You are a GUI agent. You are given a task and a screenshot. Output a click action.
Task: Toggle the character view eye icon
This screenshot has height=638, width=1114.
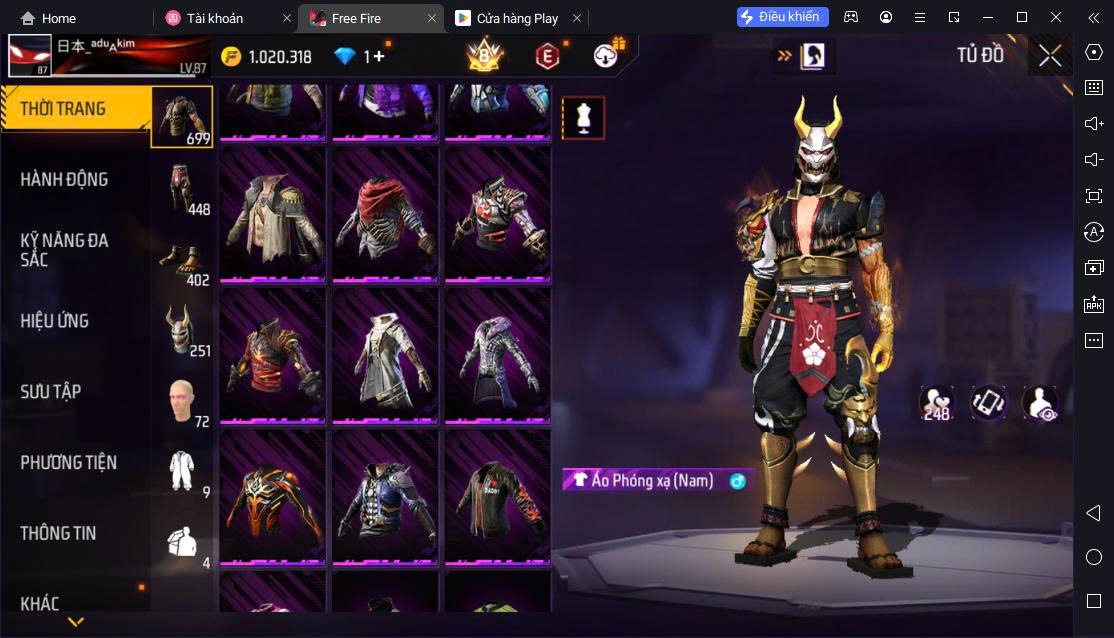point(1040,403)
